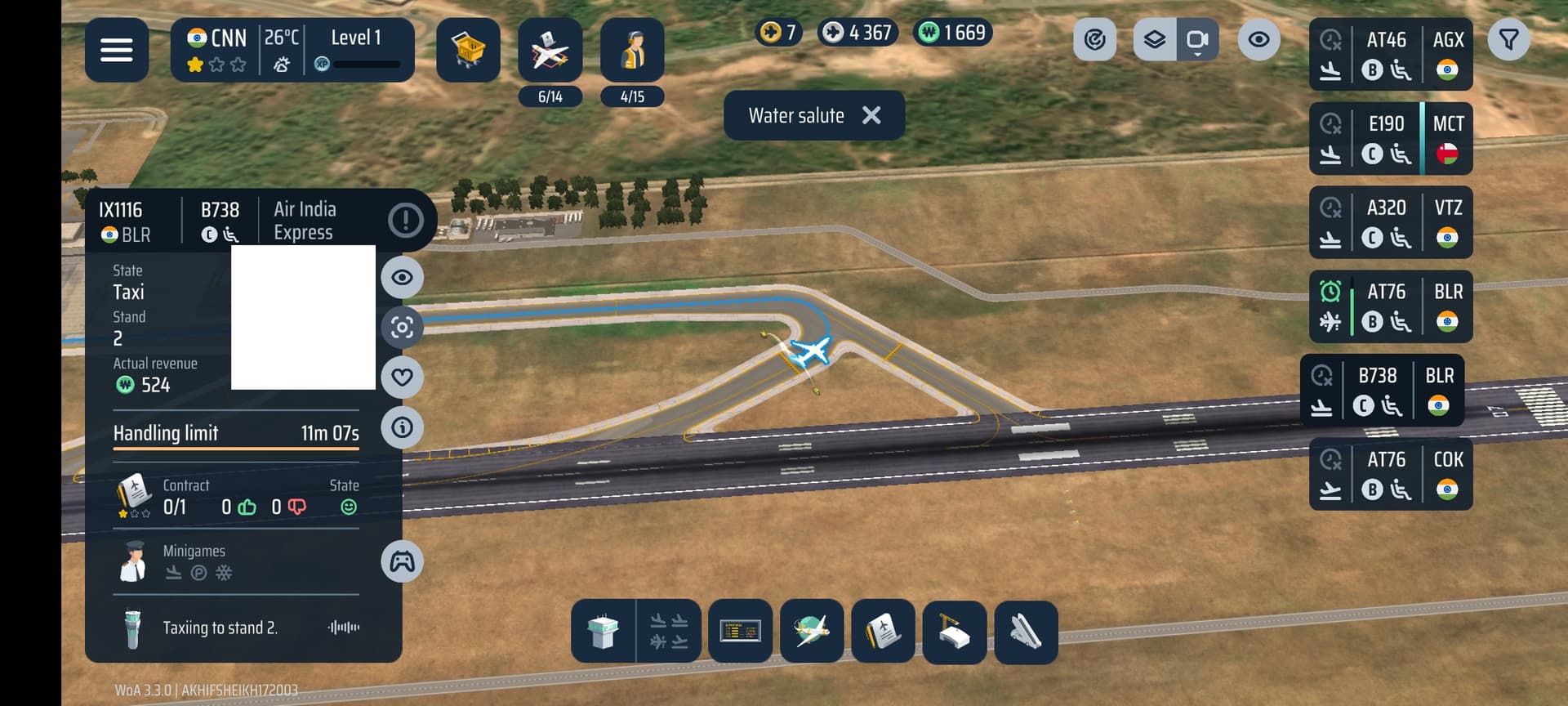
Task: Open the camera mode dropdown
Action: click(1197, 39)
